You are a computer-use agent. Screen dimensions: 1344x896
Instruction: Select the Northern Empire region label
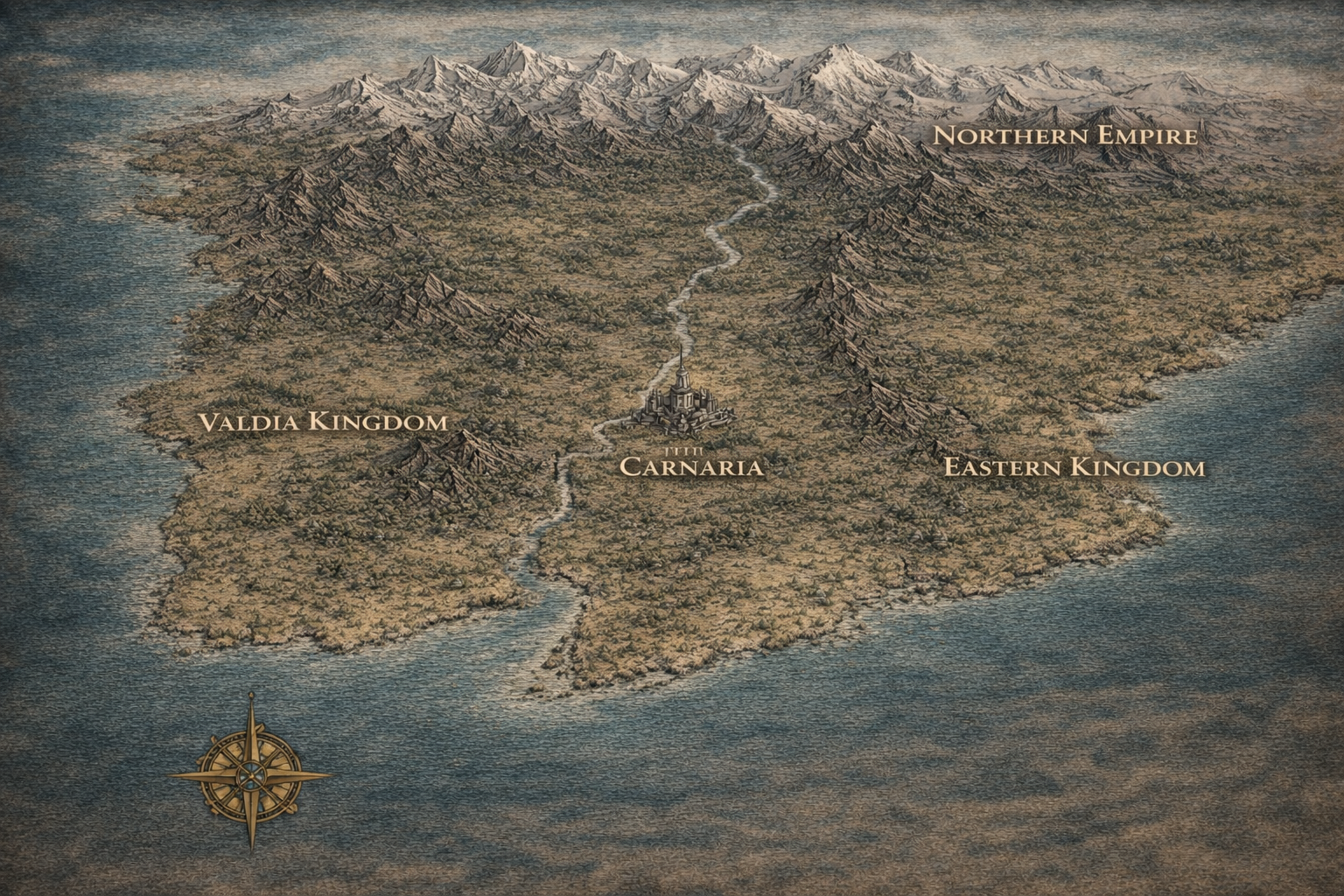click(x=1064, y=136)
